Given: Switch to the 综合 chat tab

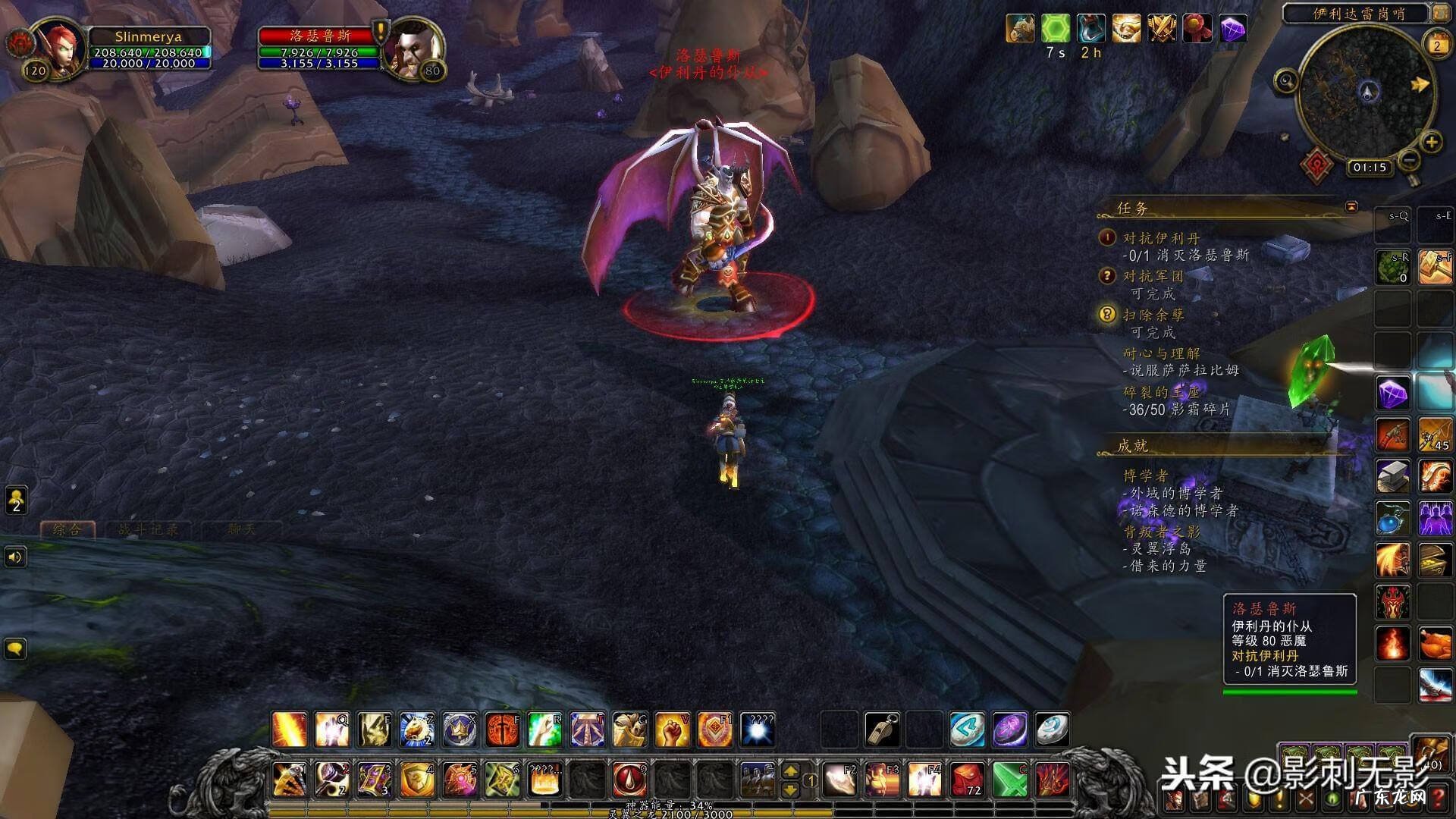Looking at the screenshot, I should (67, 529).
